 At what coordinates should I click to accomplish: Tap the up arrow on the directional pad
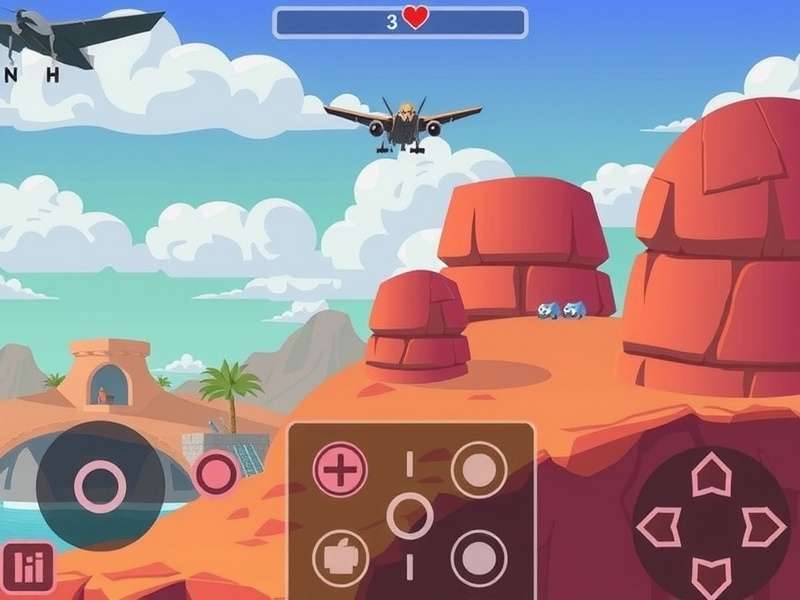pos(711,472)
